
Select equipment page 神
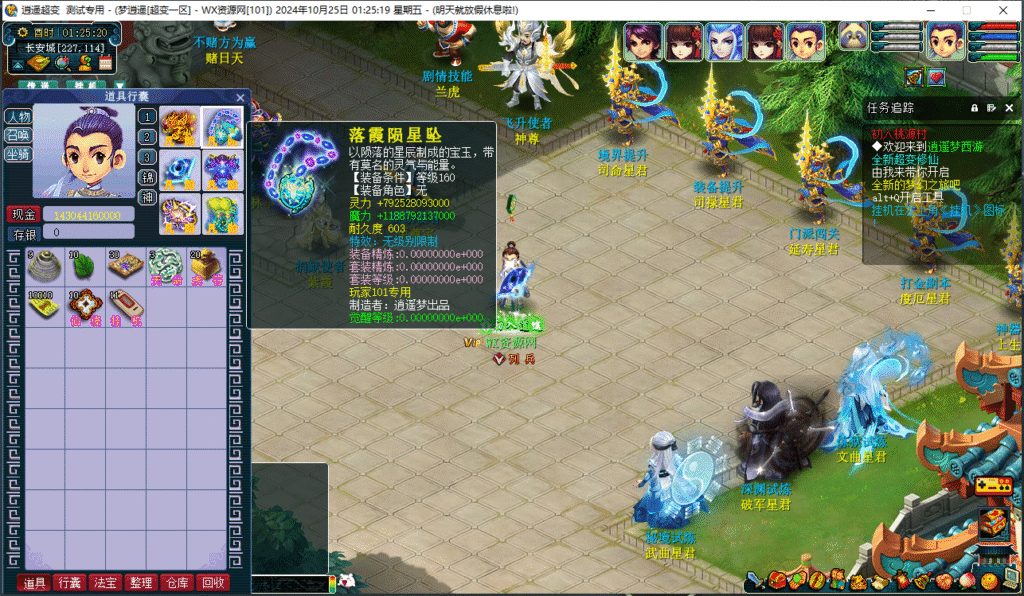tap(147, 197)
